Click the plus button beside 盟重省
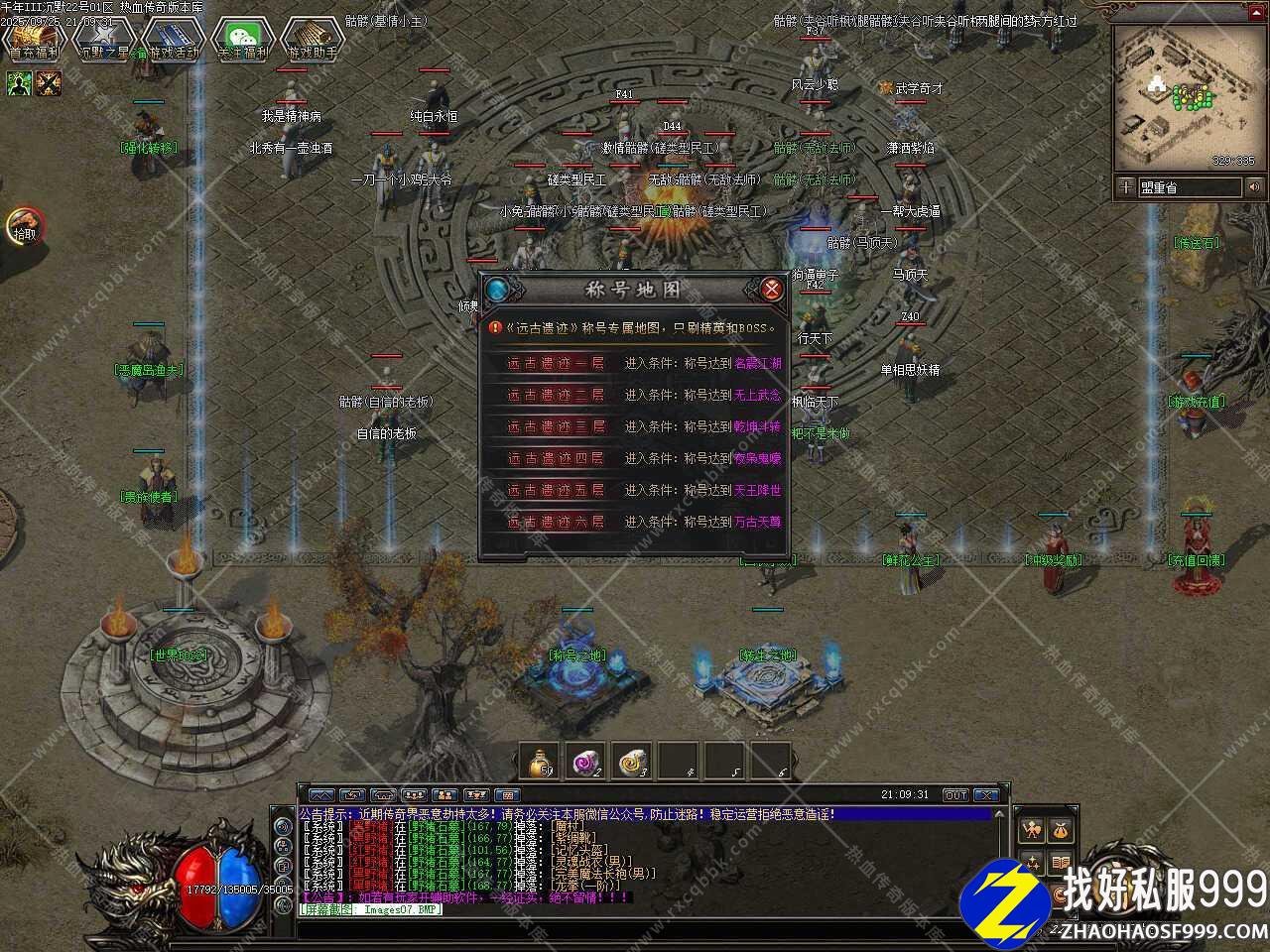1270x952 pixels. [1125, 186]
